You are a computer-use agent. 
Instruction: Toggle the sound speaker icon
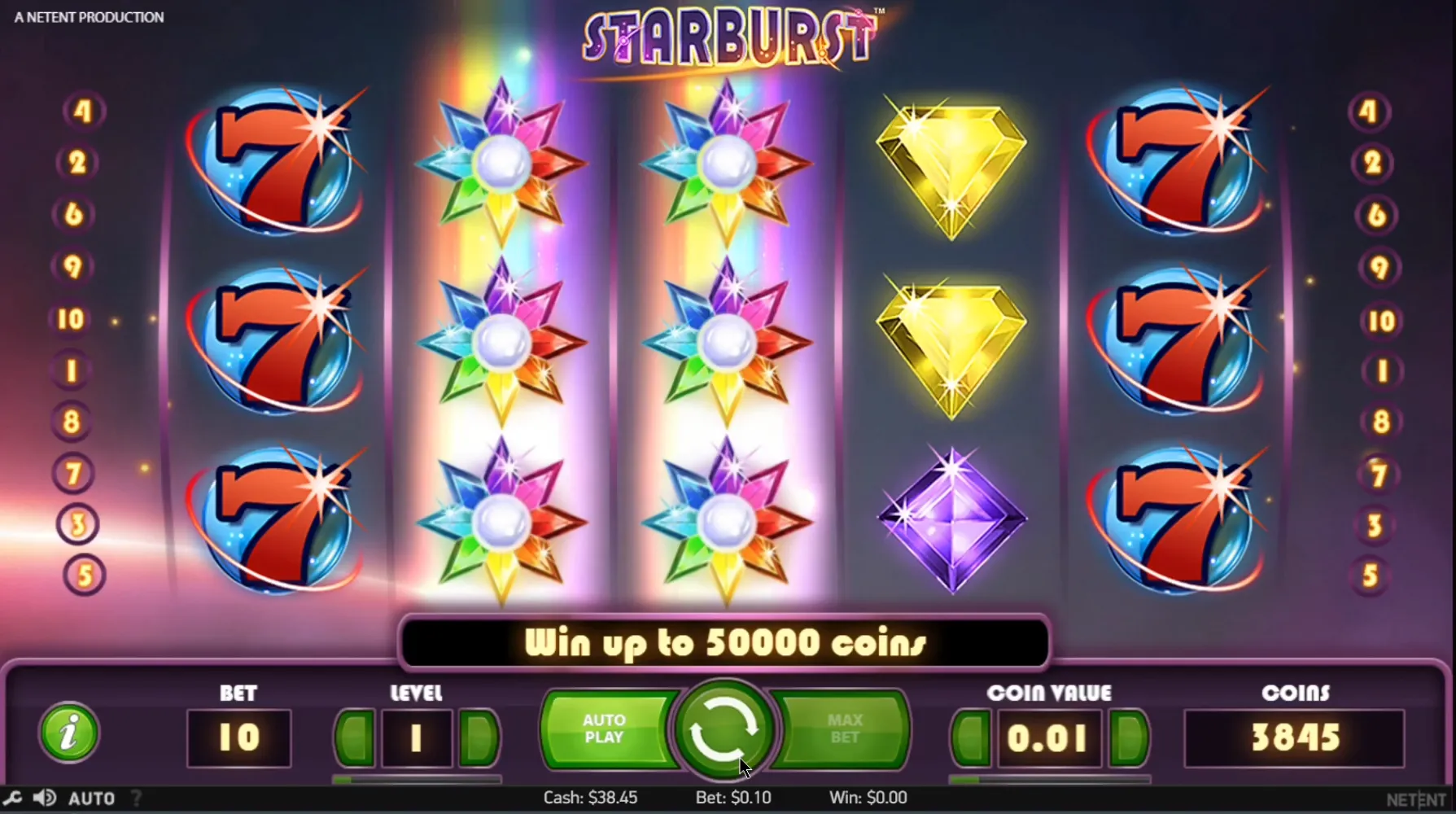(x=45, y=798)
